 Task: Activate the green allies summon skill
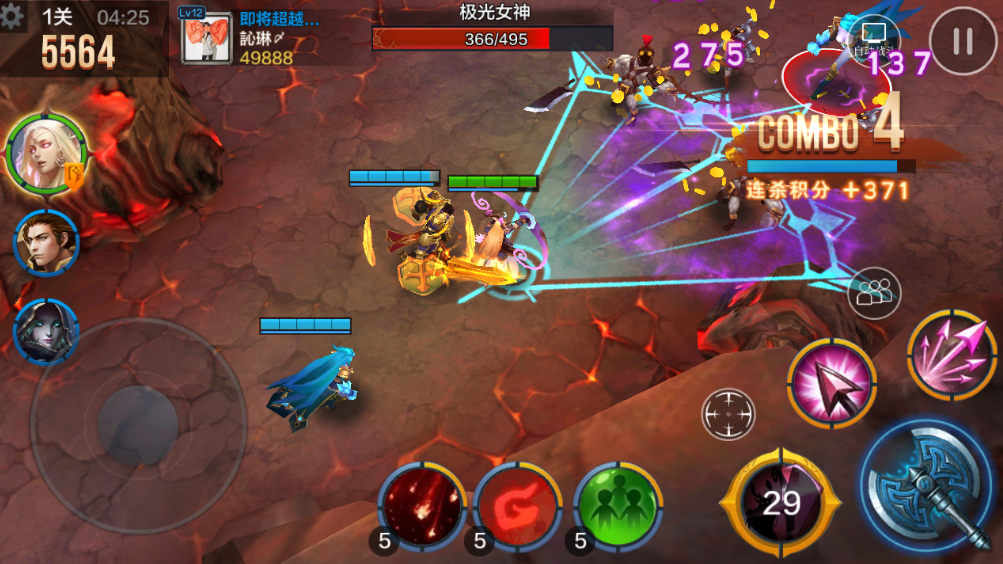point(618,505)
